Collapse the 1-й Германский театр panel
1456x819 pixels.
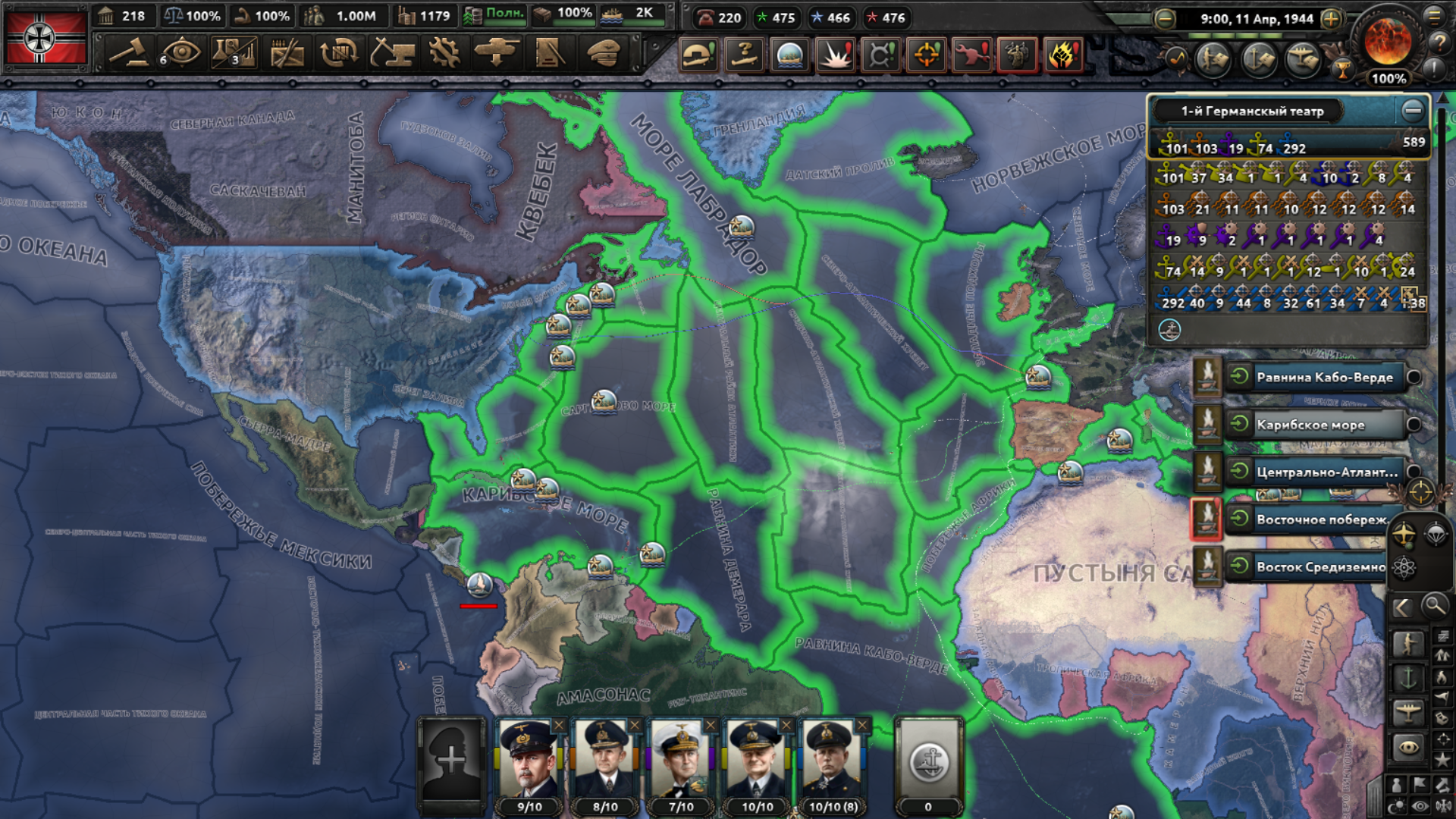(x=1412, y=111)
